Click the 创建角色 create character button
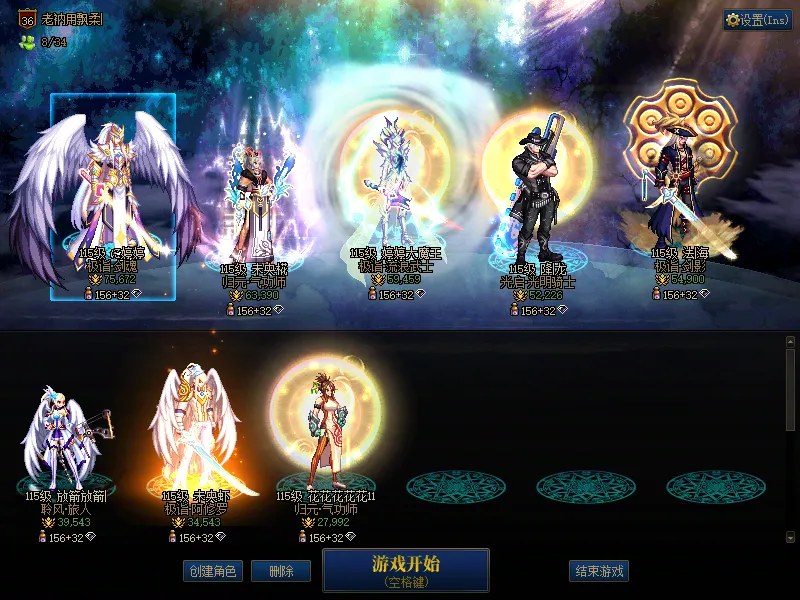The height and width of the screenshot is (600, 800). [212, 571]
